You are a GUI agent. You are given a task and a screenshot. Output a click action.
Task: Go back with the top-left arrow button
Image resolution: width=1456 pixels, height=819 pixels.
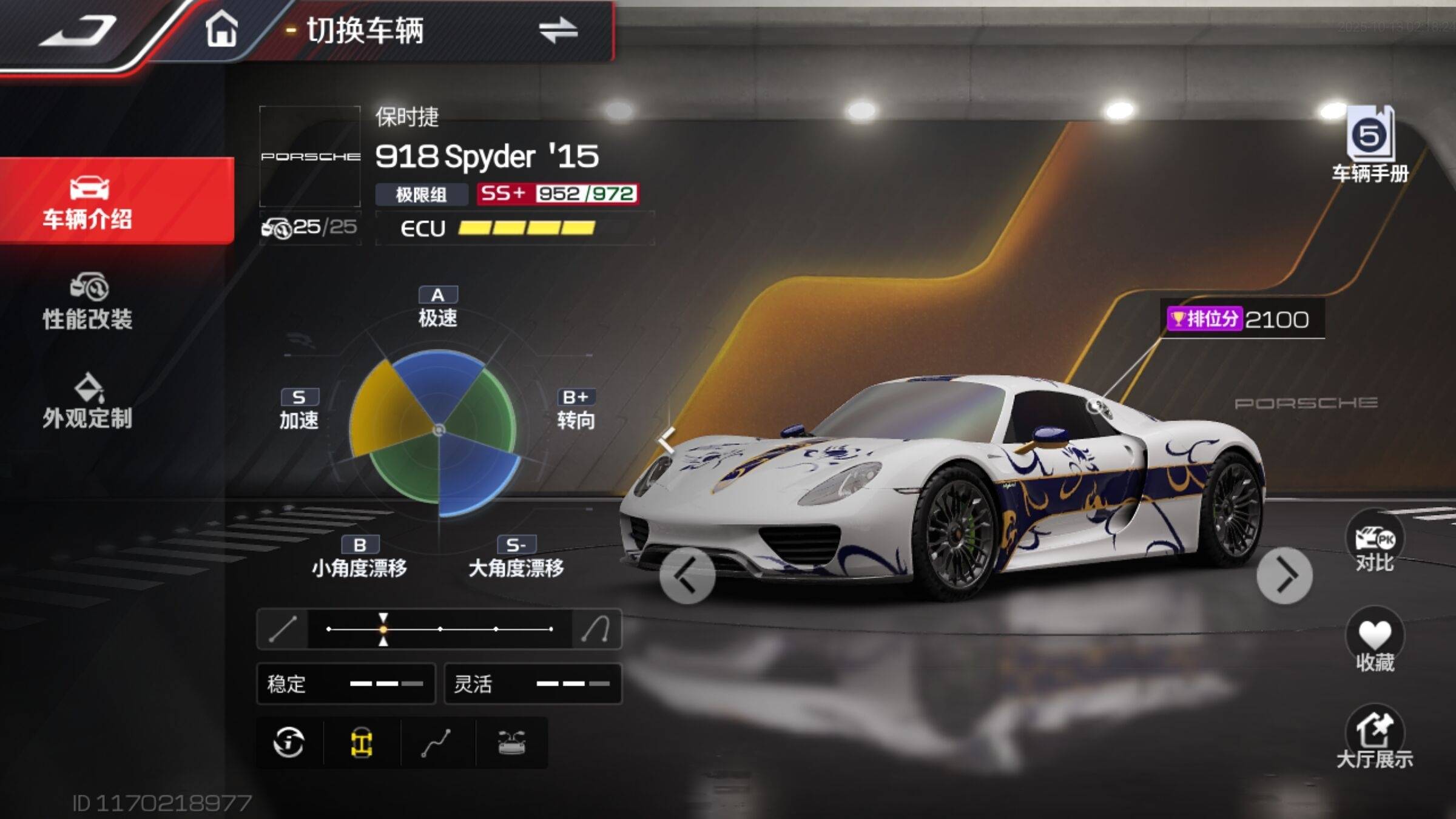point(78,32)
